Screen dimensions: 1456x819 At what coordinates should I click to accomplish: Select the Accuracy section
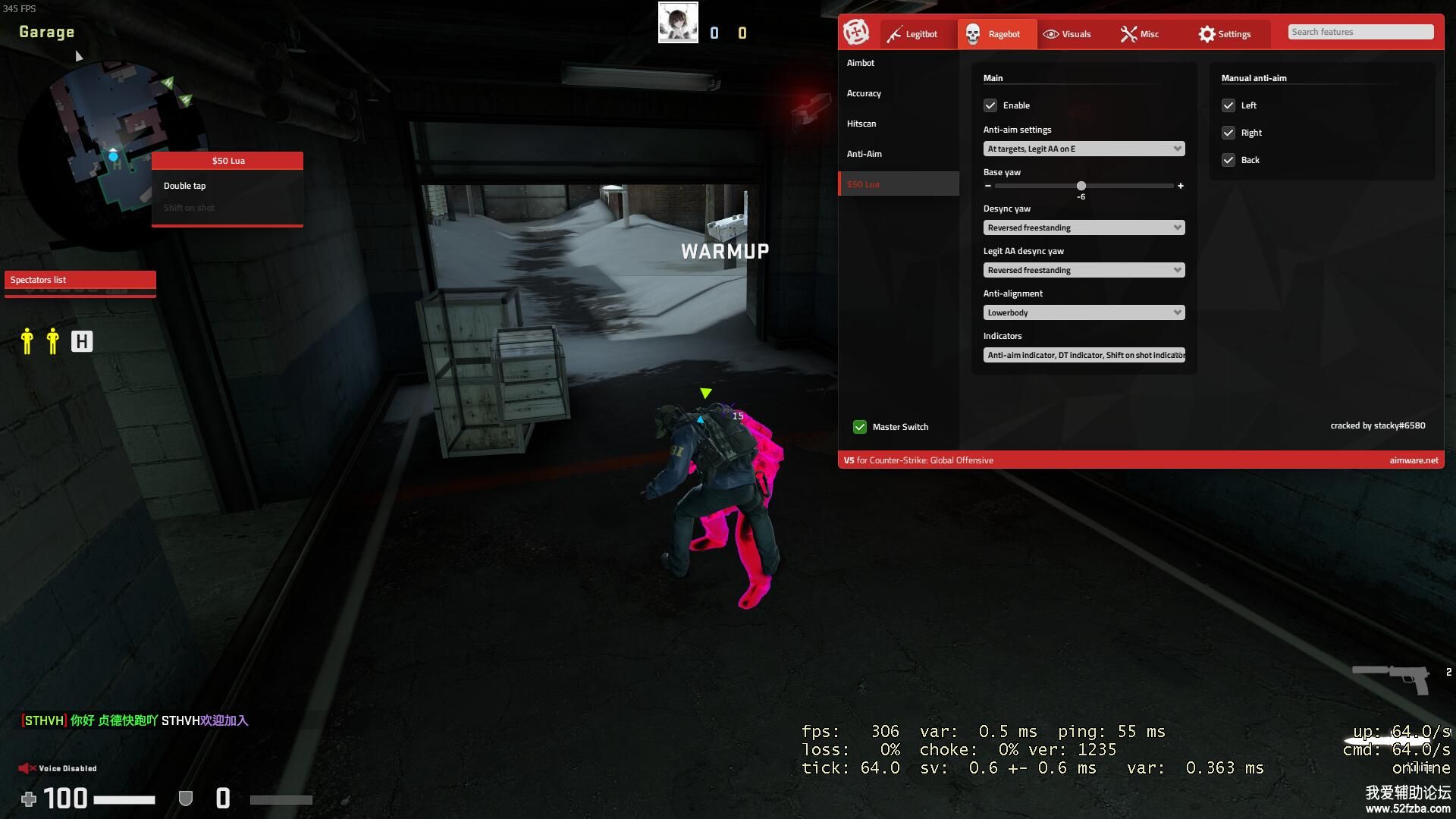864,93
